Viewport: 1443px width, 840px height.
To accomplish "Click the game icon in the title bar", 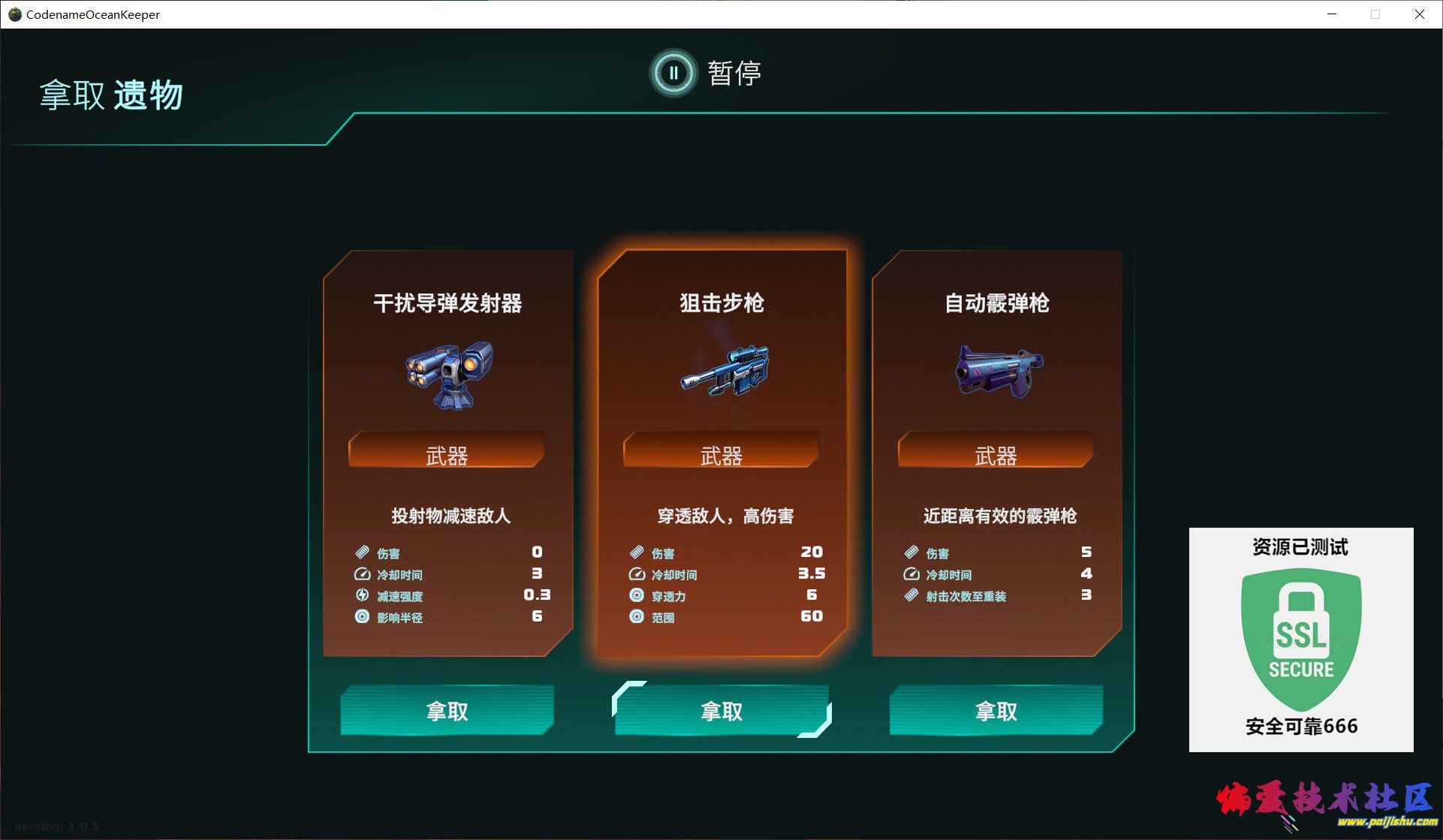I will (14, 14).
